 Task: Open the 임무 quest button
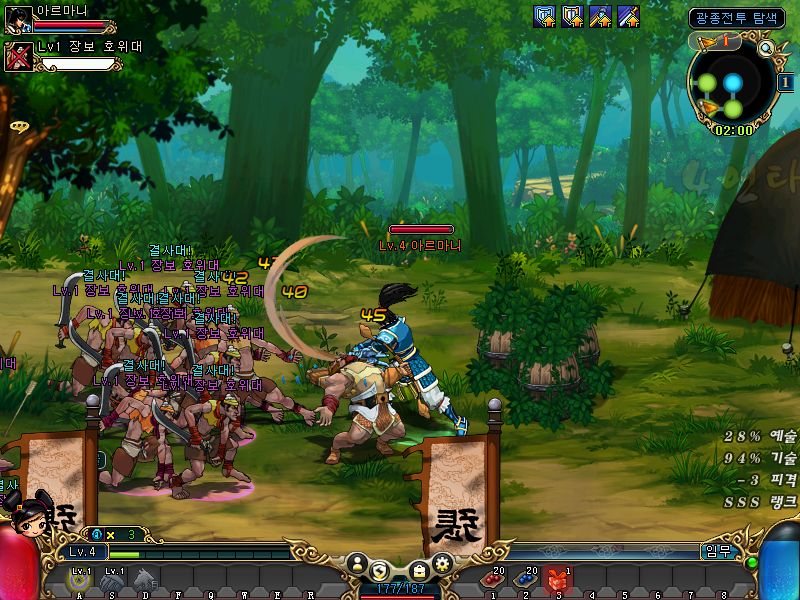716,551
